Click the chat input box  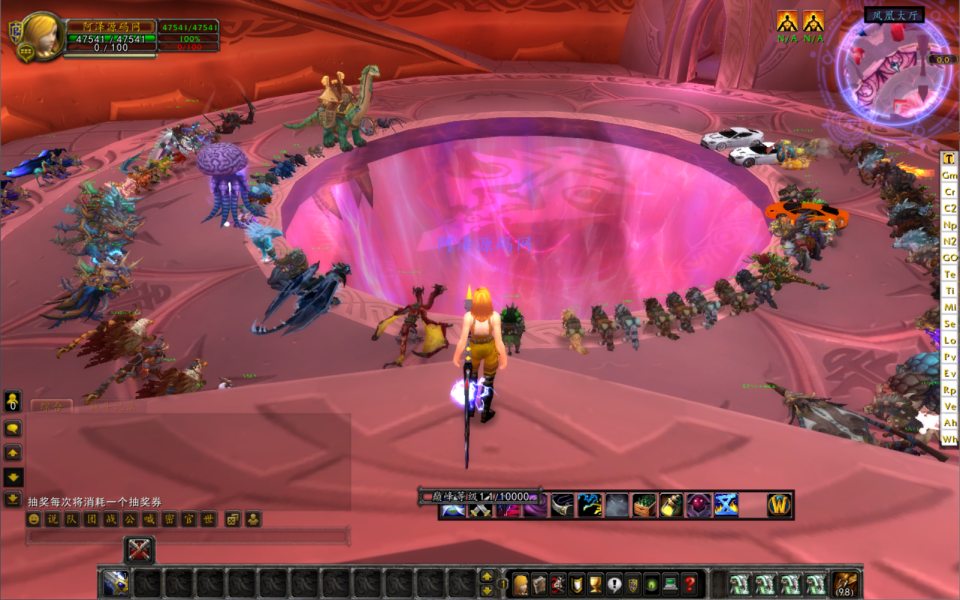pos(188,537)
